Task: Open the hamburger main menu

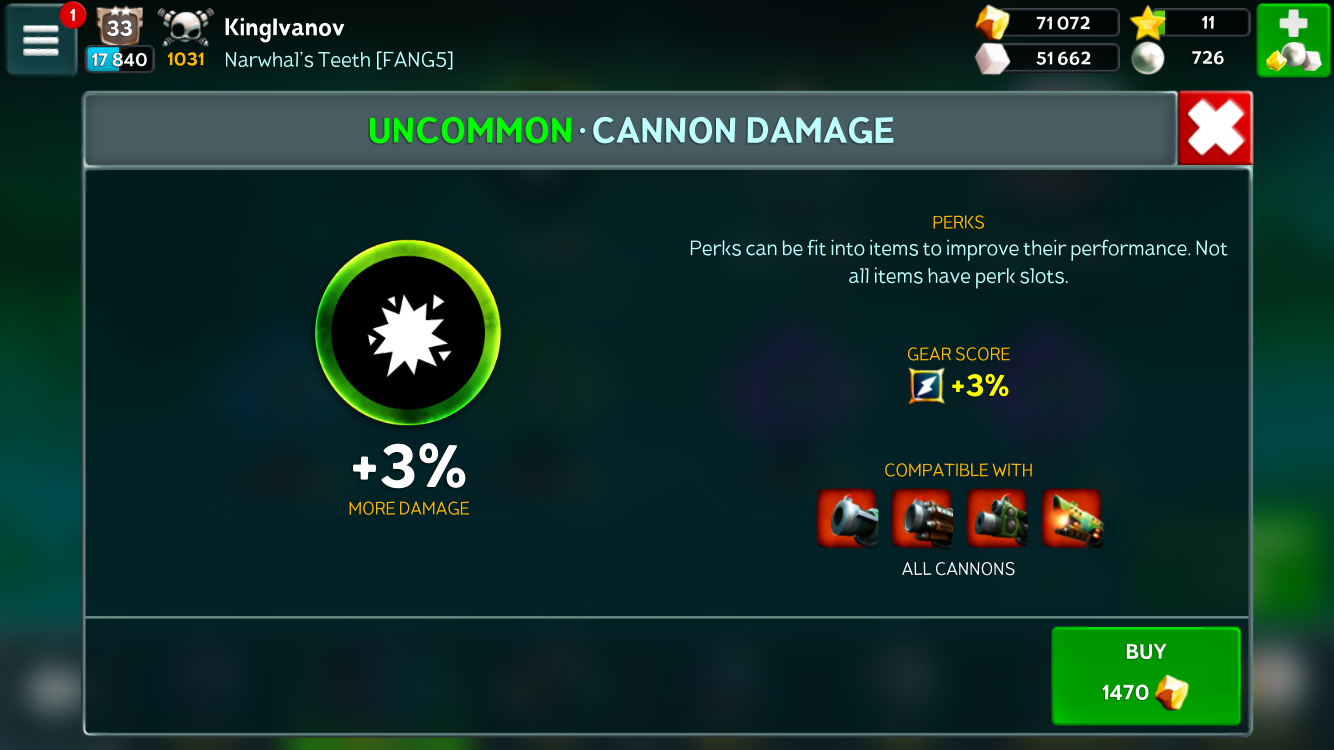Action: coord(41,40)
